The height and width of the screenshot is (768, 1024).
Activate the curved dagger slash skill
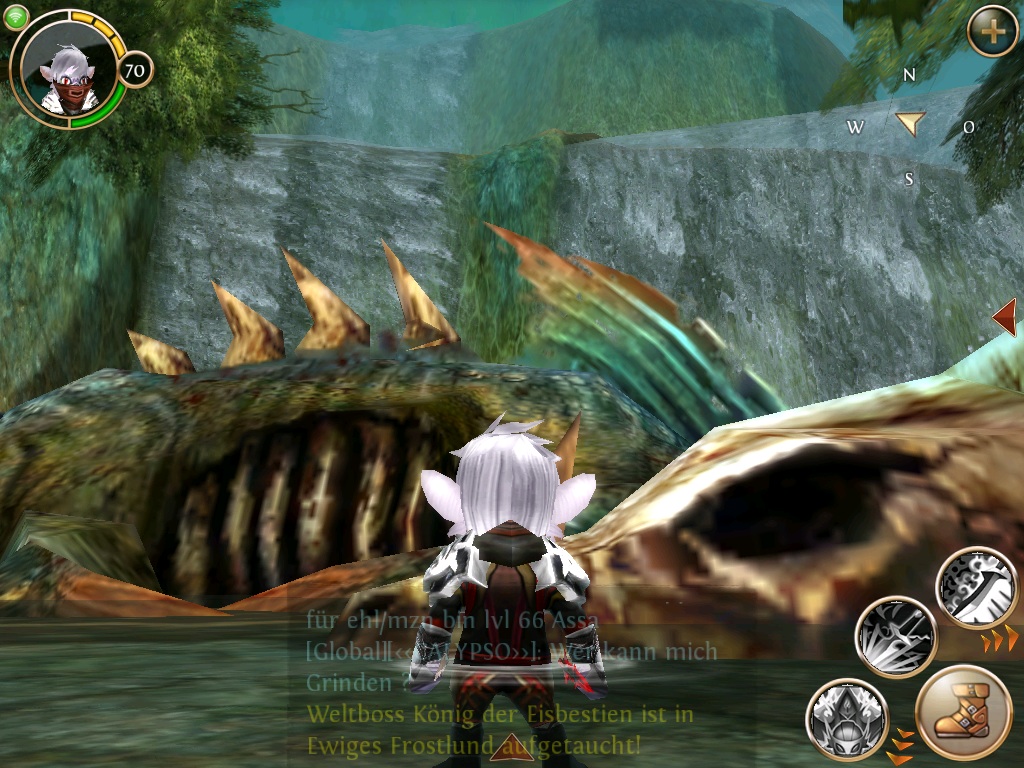click(x=976, y=588)
